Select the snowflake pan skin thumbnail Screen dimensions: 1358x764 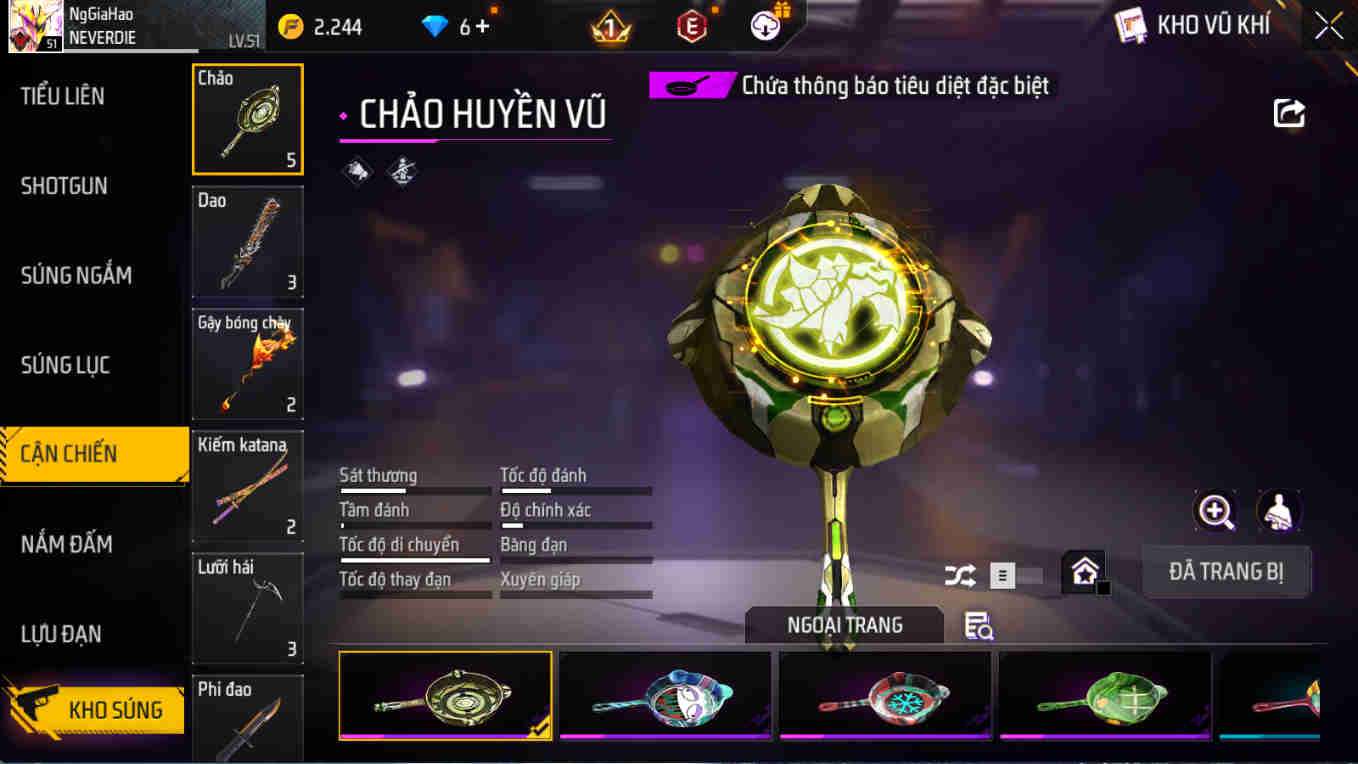pos(884,697)
